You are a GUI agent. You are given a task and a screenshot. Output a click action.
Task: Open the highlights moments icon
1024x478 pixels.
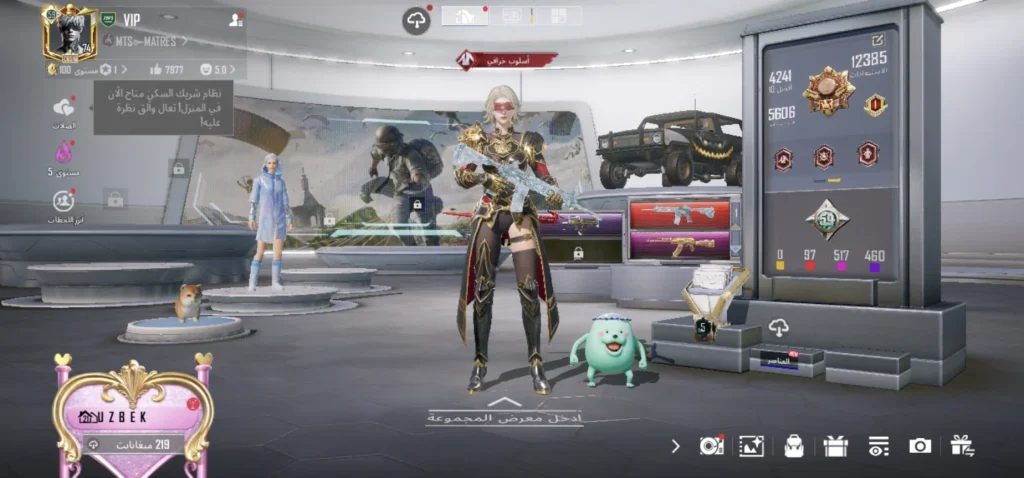(64, 201)
